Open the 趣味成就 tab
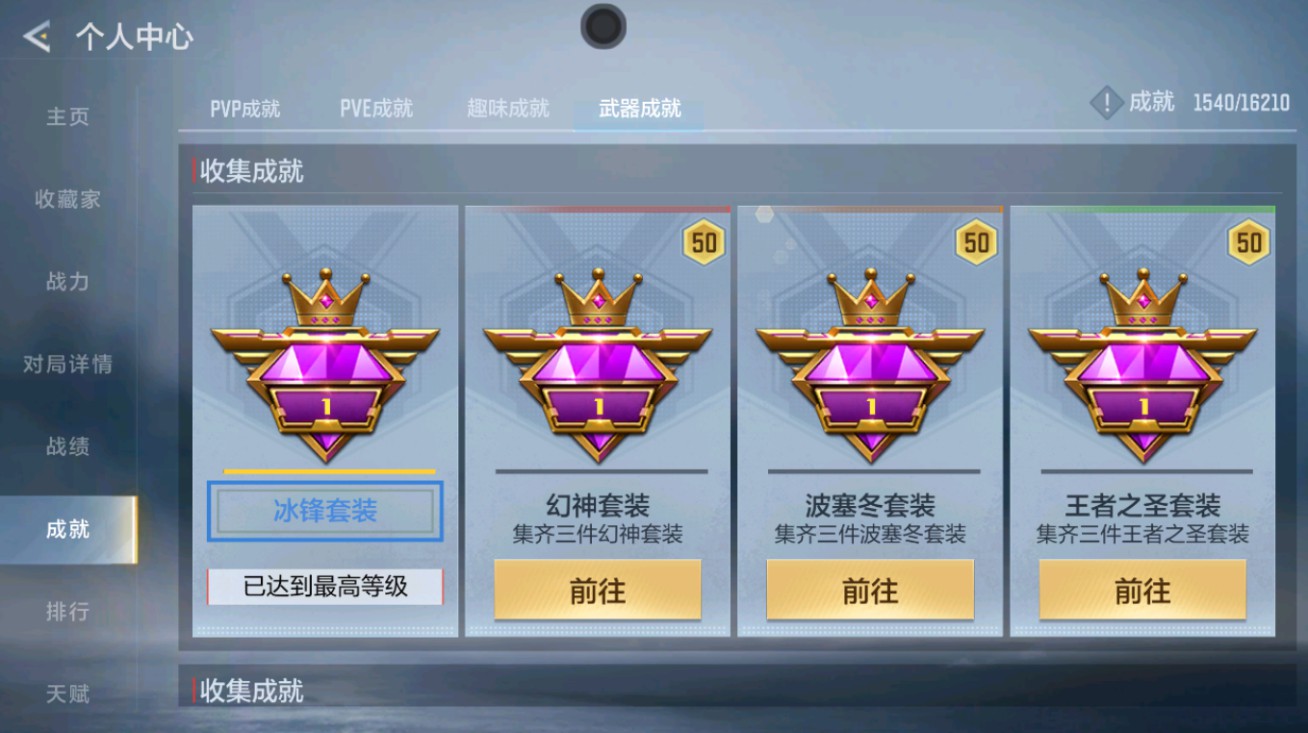Viewport: 1308px width, 733px height. click(x=508, y=110)
